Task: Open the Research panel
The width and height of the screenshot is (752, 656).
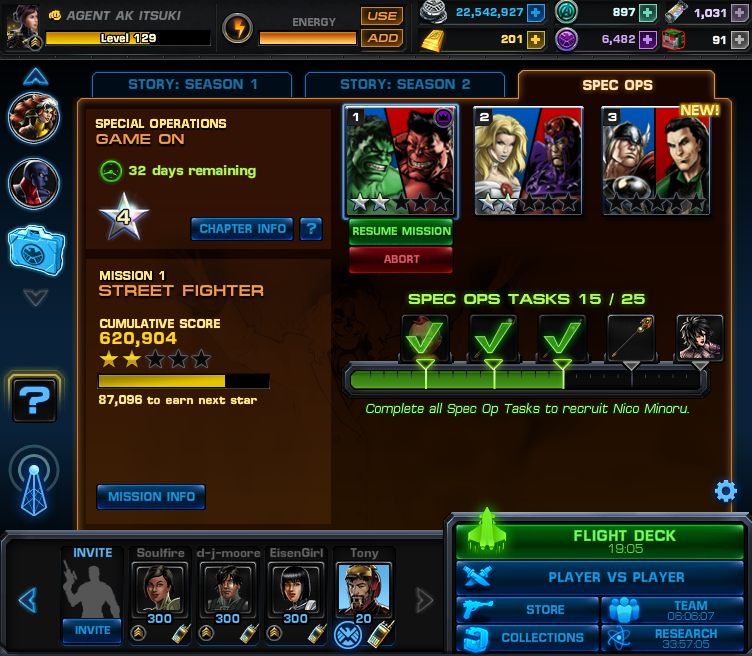Action: (x=673, y=638)
